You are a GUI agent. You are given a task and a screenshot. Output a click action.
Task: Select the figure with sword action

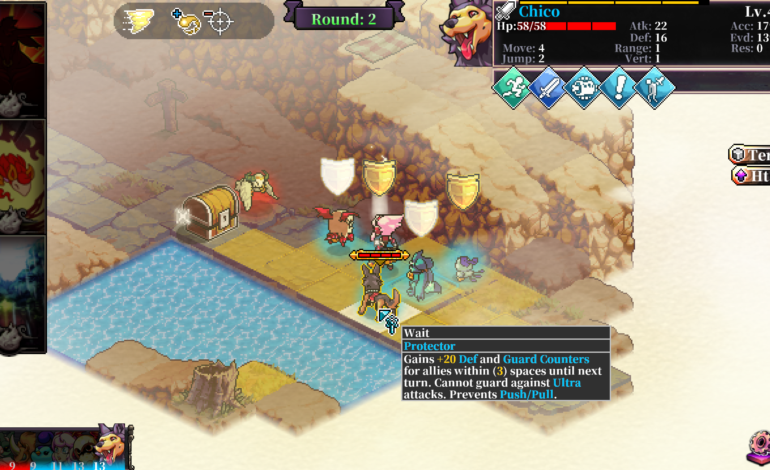click(655, 86)
